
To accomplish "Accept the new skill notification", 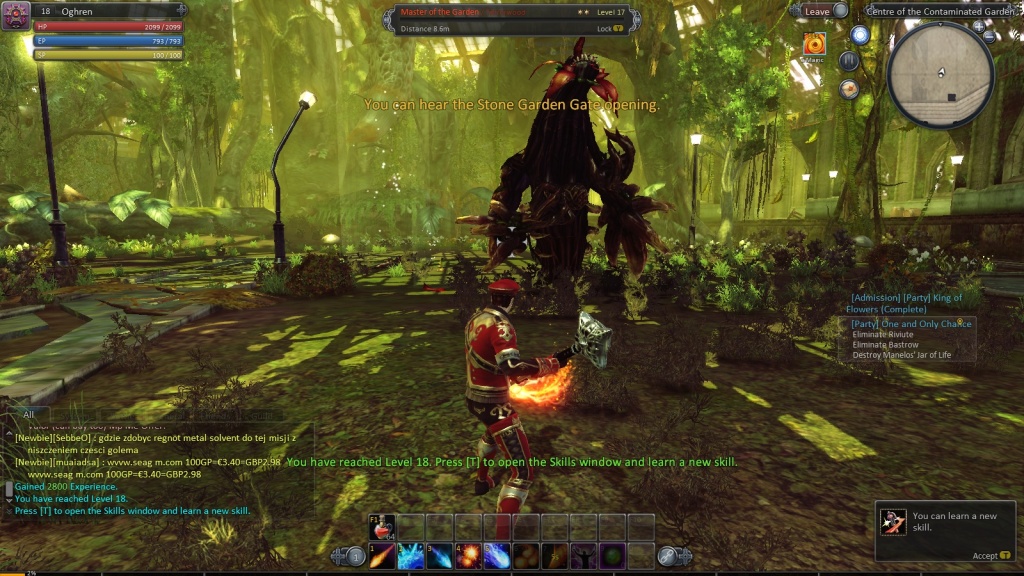I will [985, 556].
